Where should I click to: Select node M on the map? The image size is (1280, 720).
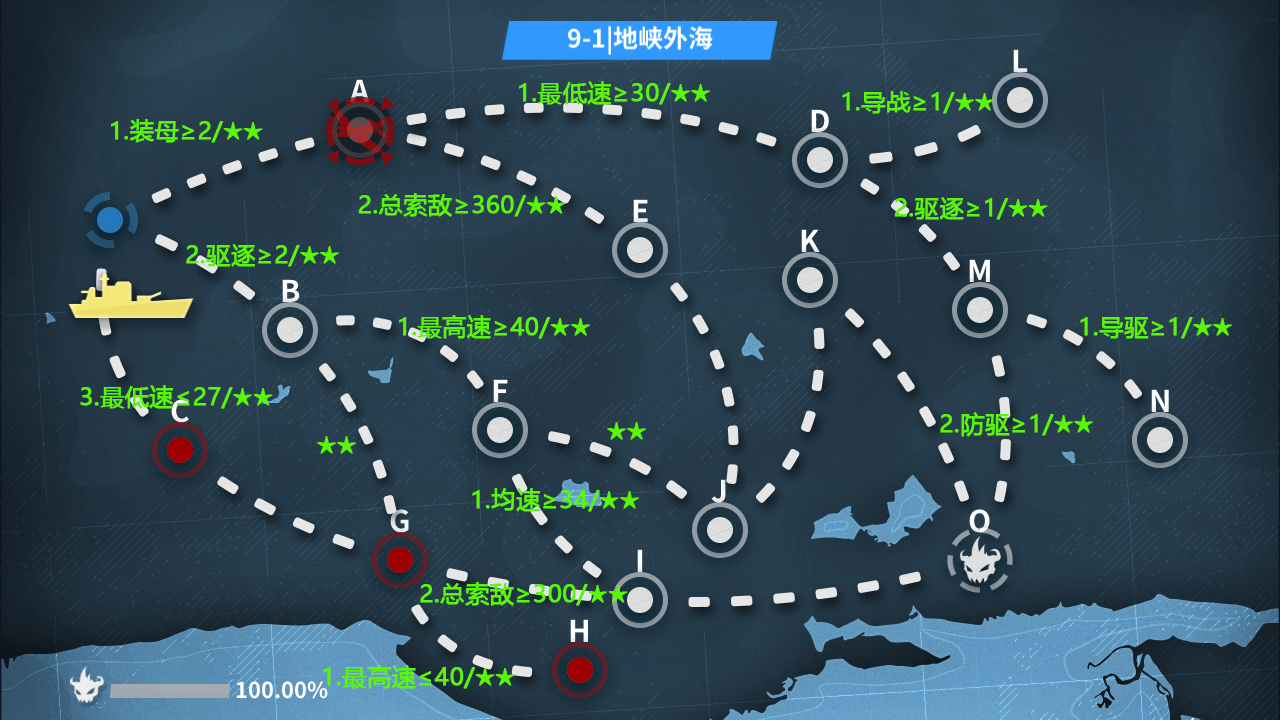coord(980,310)
